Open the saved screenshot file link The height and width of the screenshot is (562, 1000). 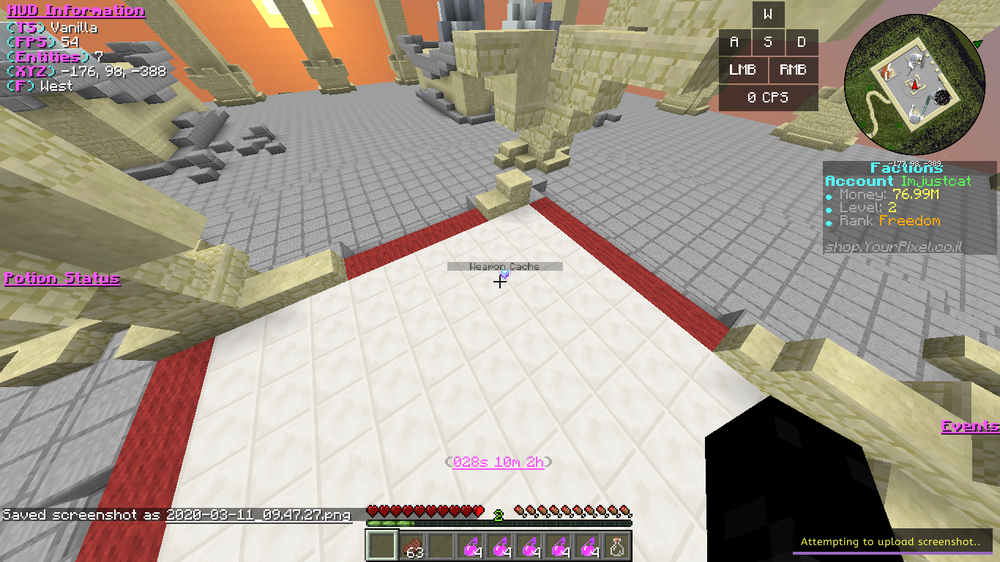[x=258, y=515]
